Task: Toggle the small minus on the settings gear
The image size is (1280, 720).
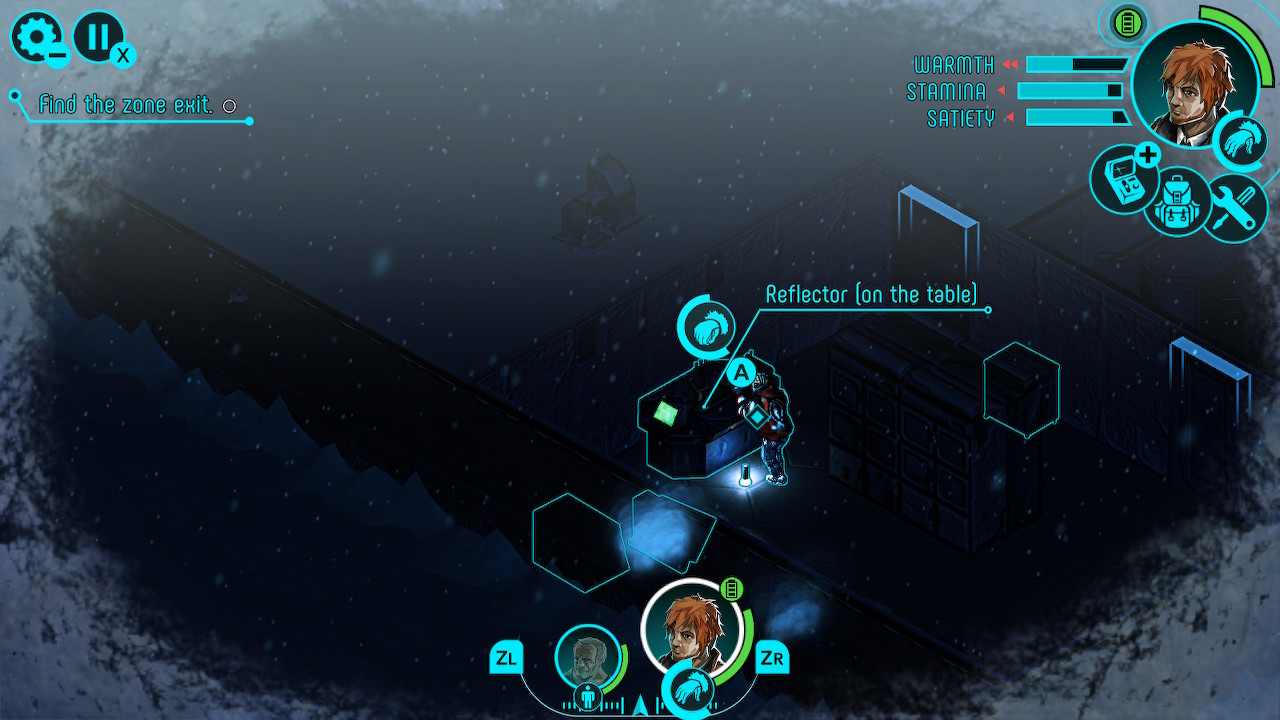Action: click(59, 56)
